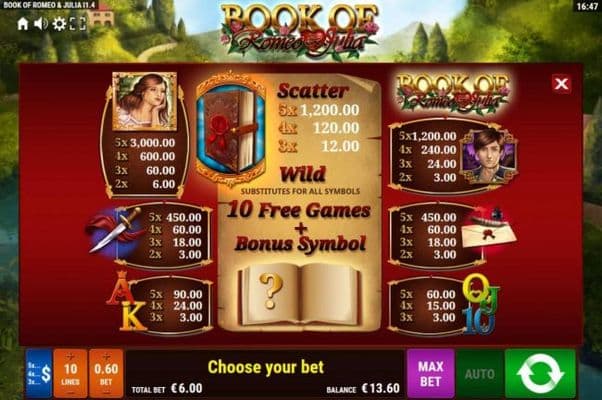Toggle the sound speaker icon

(x=41, y=22)
